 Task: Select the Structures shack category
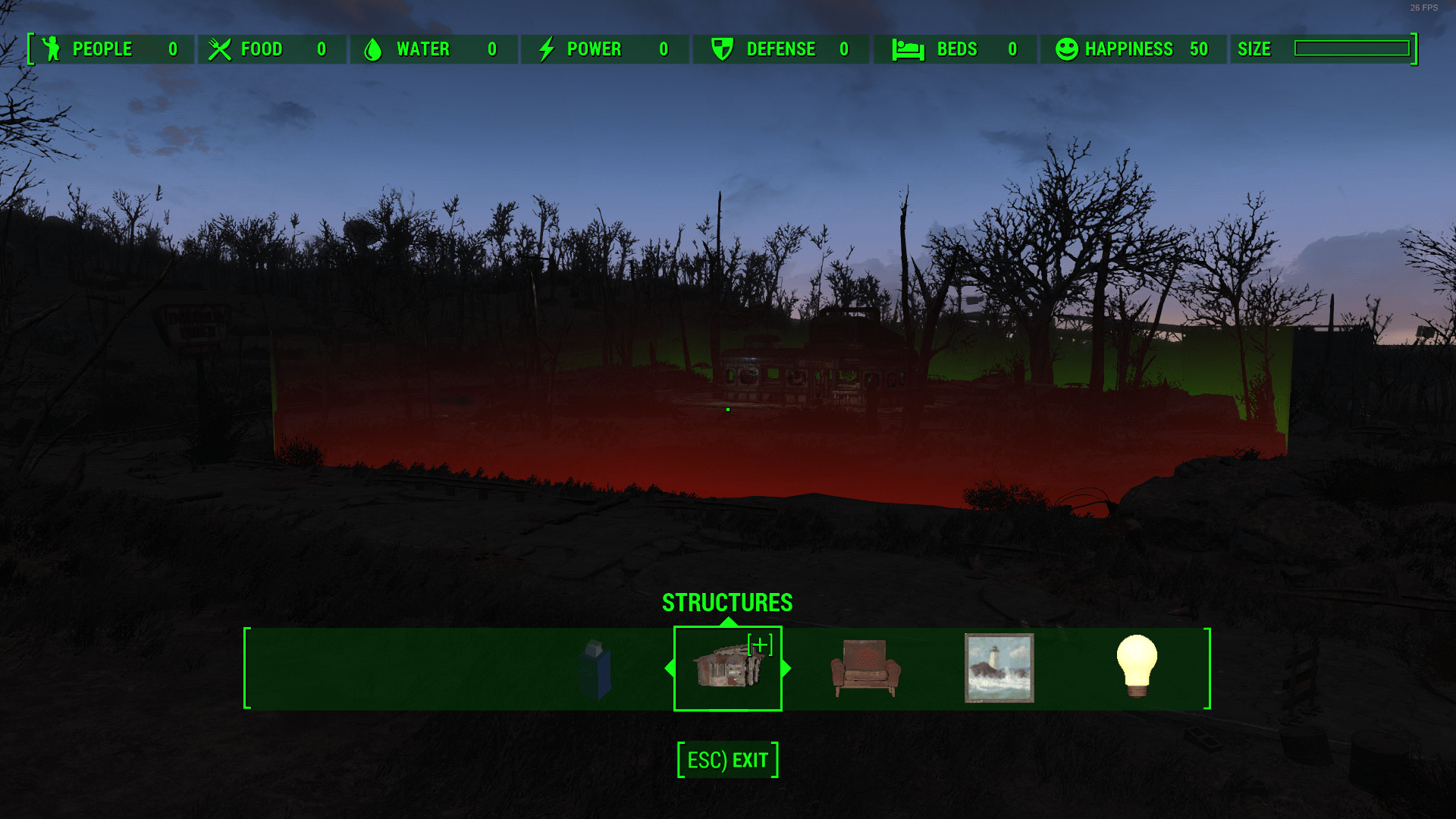pyautogui.click(x=727, y=669)
